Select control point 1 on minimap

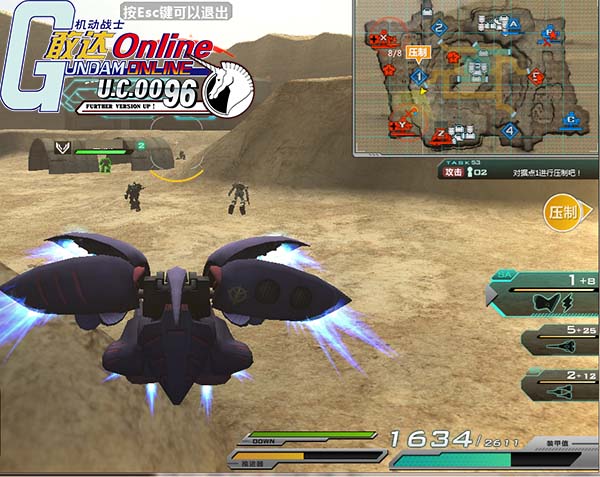[x=420, y=76]
